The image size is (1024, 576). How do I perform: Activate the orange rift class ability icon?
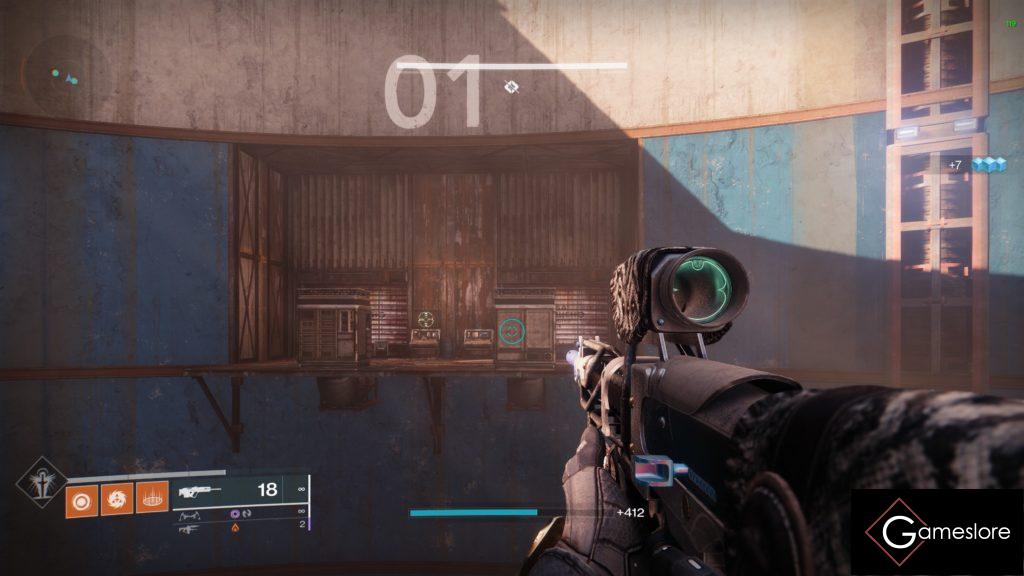pyautogui.click(x=151, y=497)
